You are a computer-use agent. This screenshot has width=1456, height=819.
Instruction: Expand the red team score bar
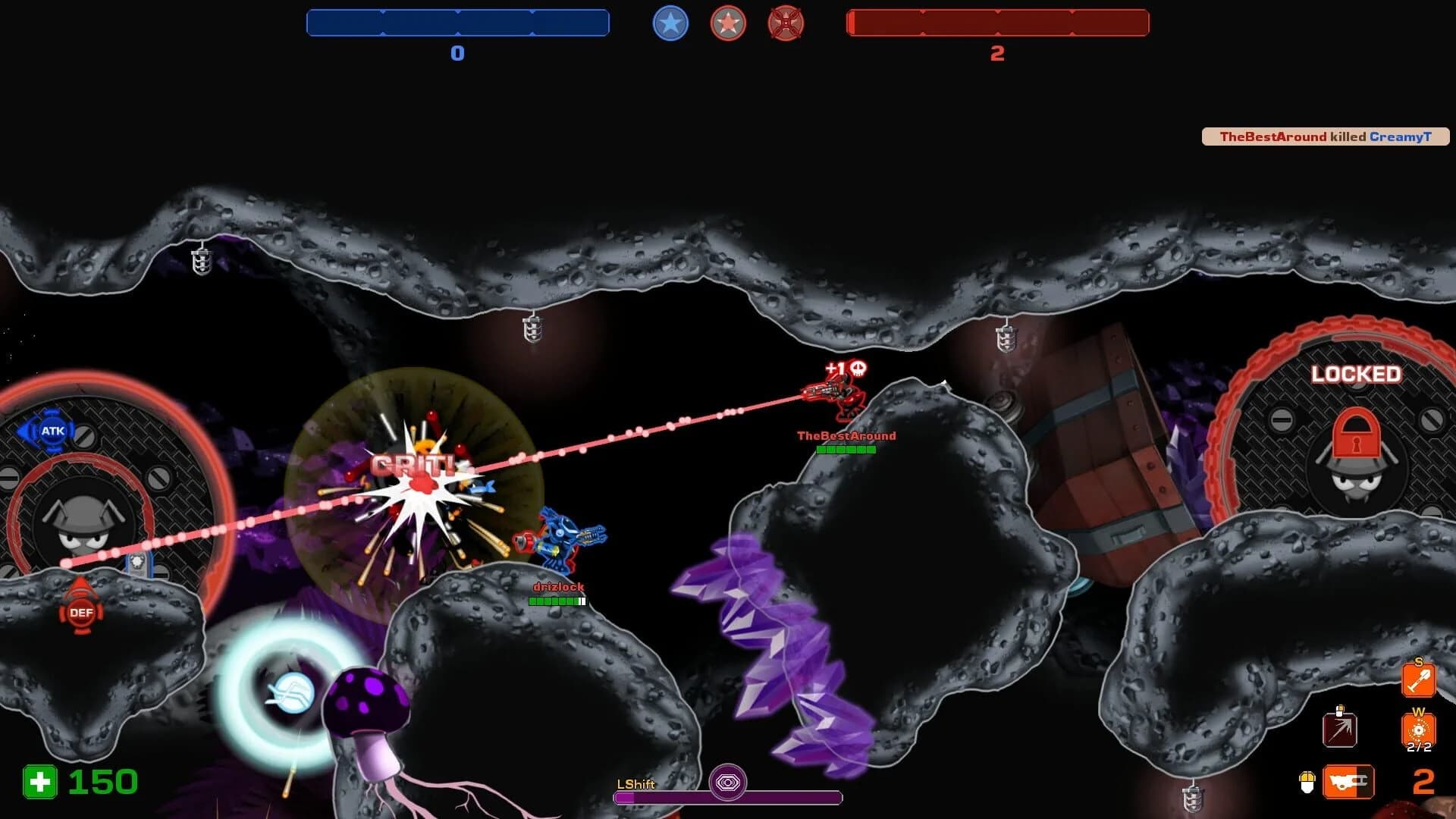click(x=997, y=24)
